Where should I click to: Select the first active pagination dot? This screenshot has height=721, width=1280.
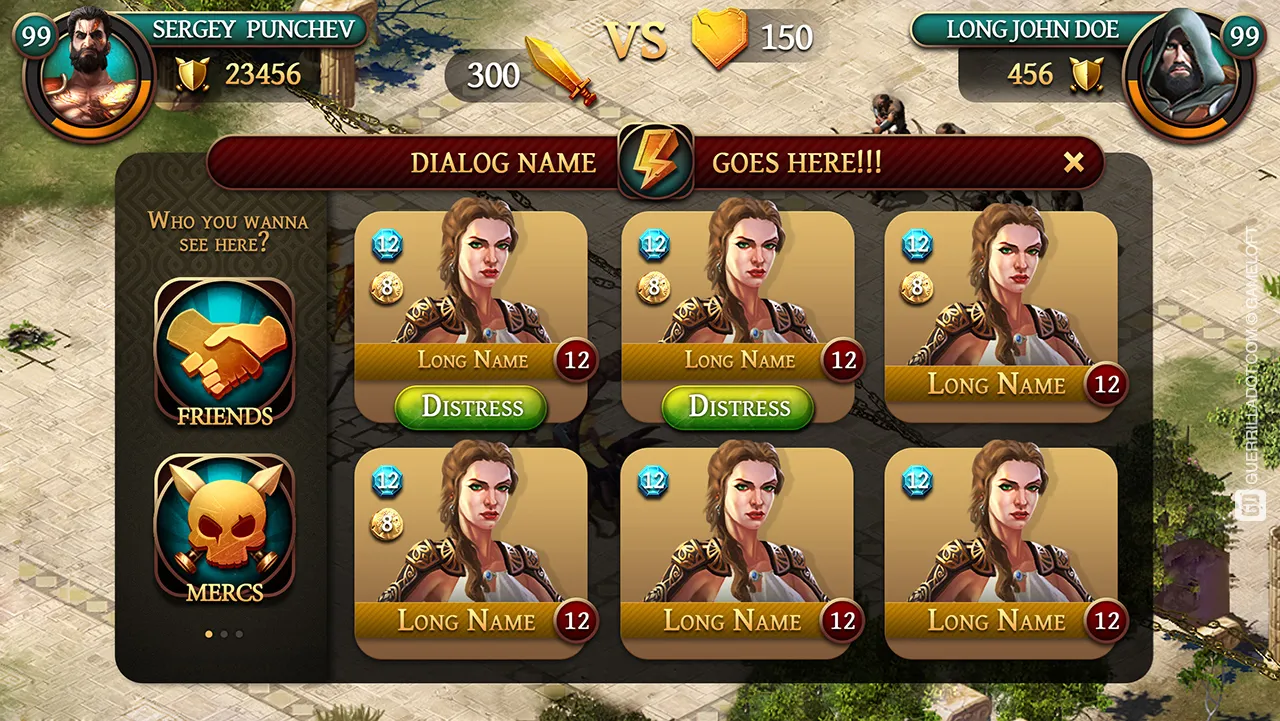(209, 634)
